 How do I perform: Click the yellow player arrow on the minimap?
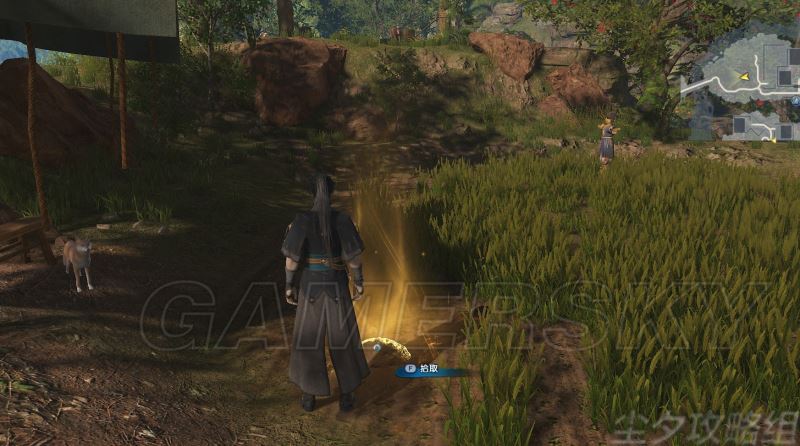click(744, 76)
